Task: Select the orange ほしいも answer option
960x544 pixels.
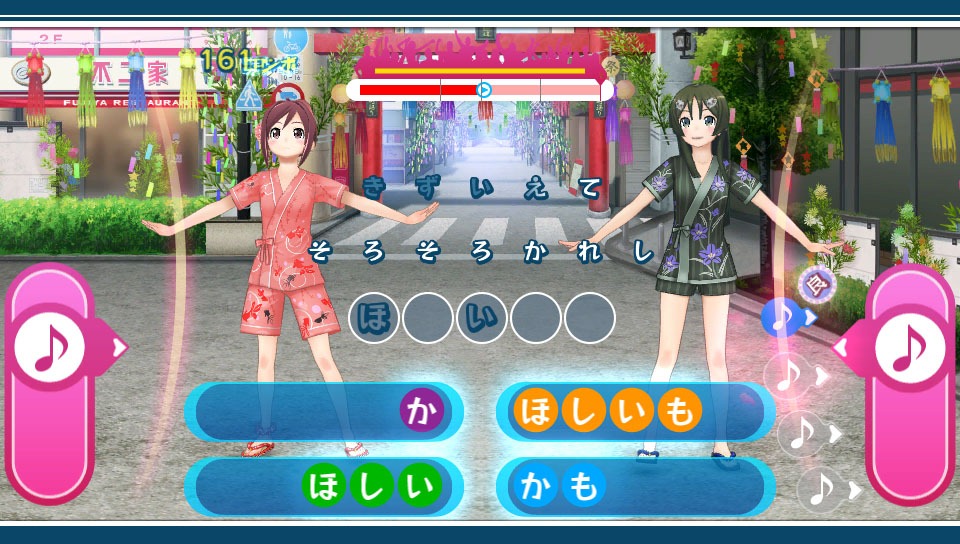Action: pyautogui.click(x=635, y=412)
